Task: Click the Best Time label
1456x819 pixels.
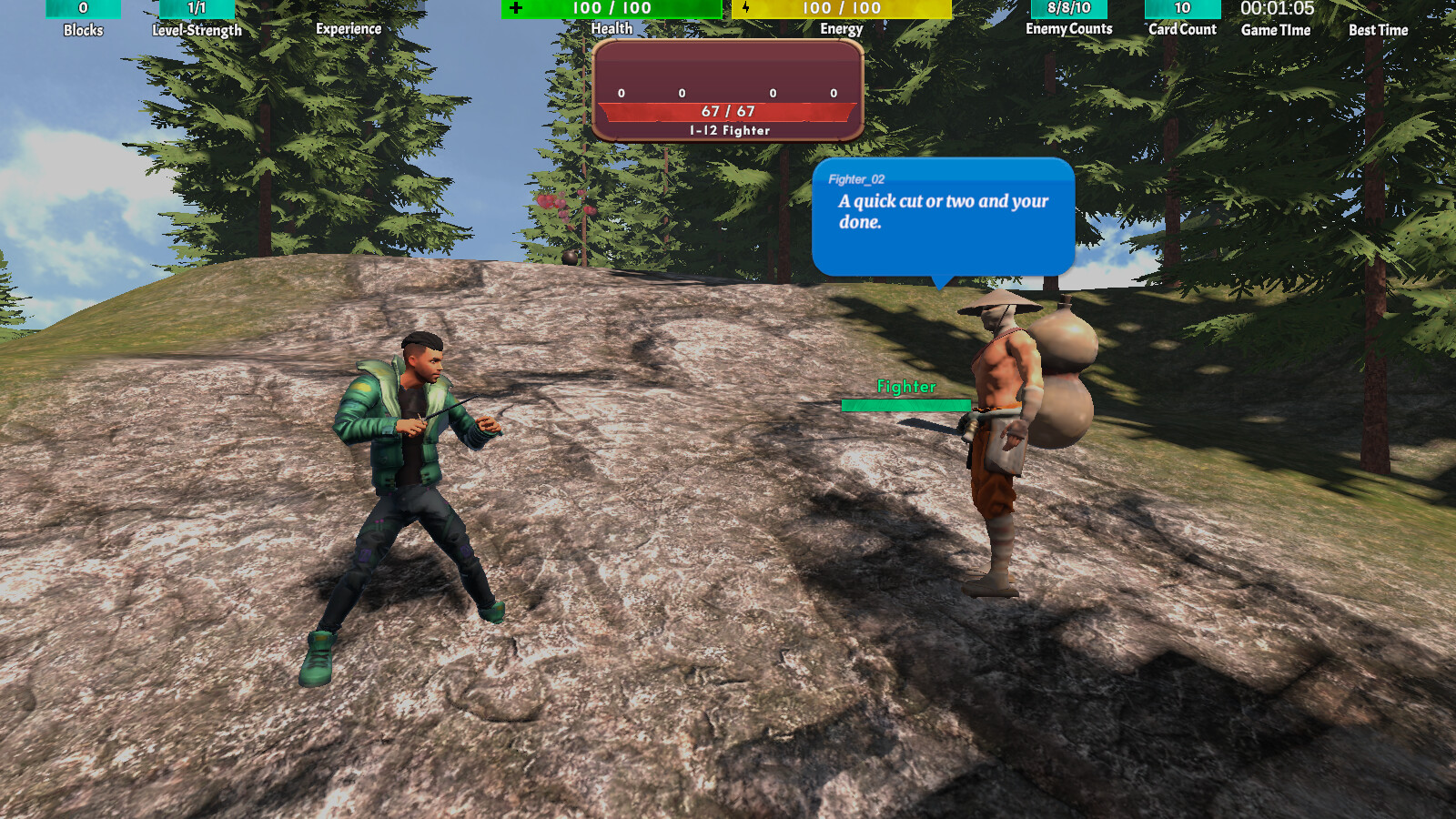Action: click(1377, 29)
